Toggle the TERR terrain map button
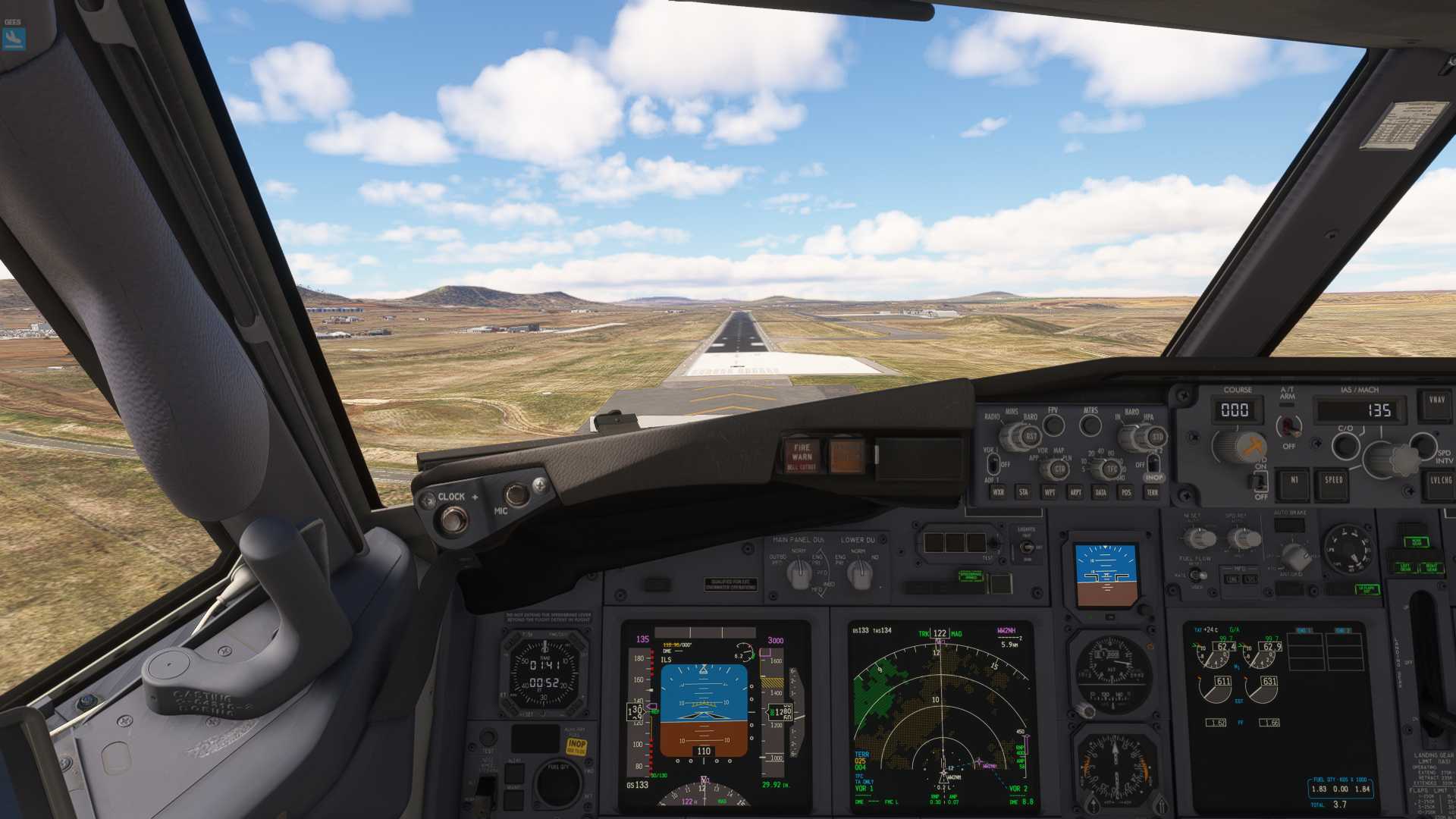Viewport: 1456px width, 819px height. click(1152, 492)
